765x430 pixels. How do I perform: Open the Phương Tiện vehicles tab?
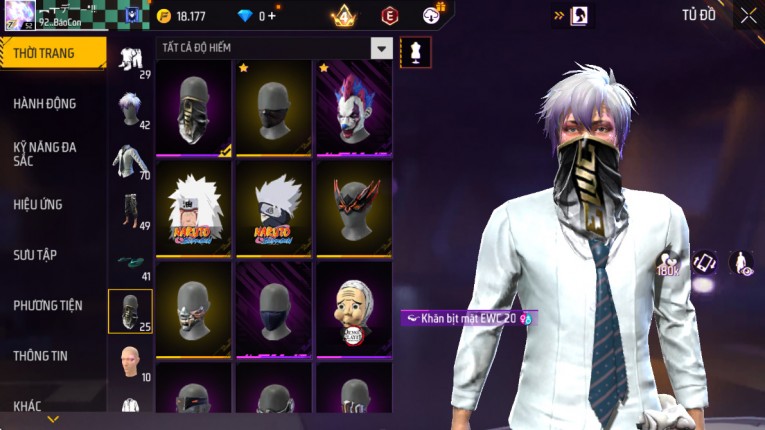pos(48,305)
